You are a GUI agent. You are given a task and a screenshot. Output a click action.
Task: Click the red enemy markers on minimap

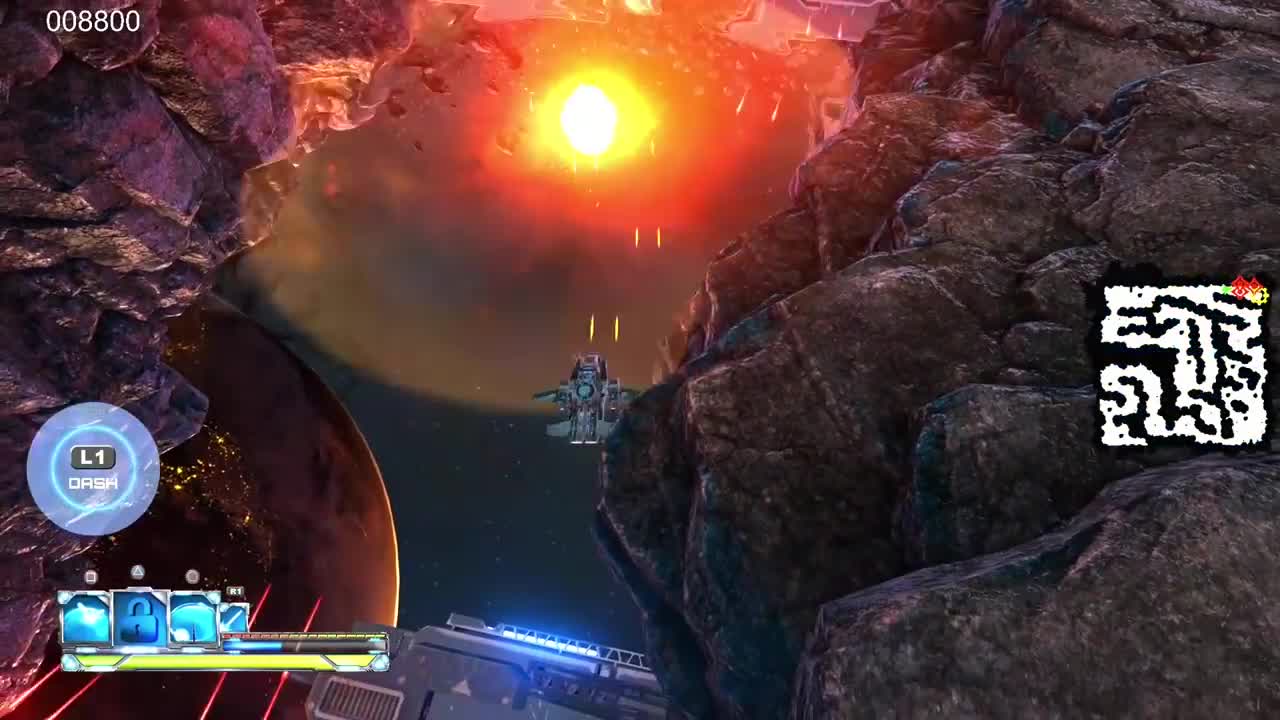1242,288
